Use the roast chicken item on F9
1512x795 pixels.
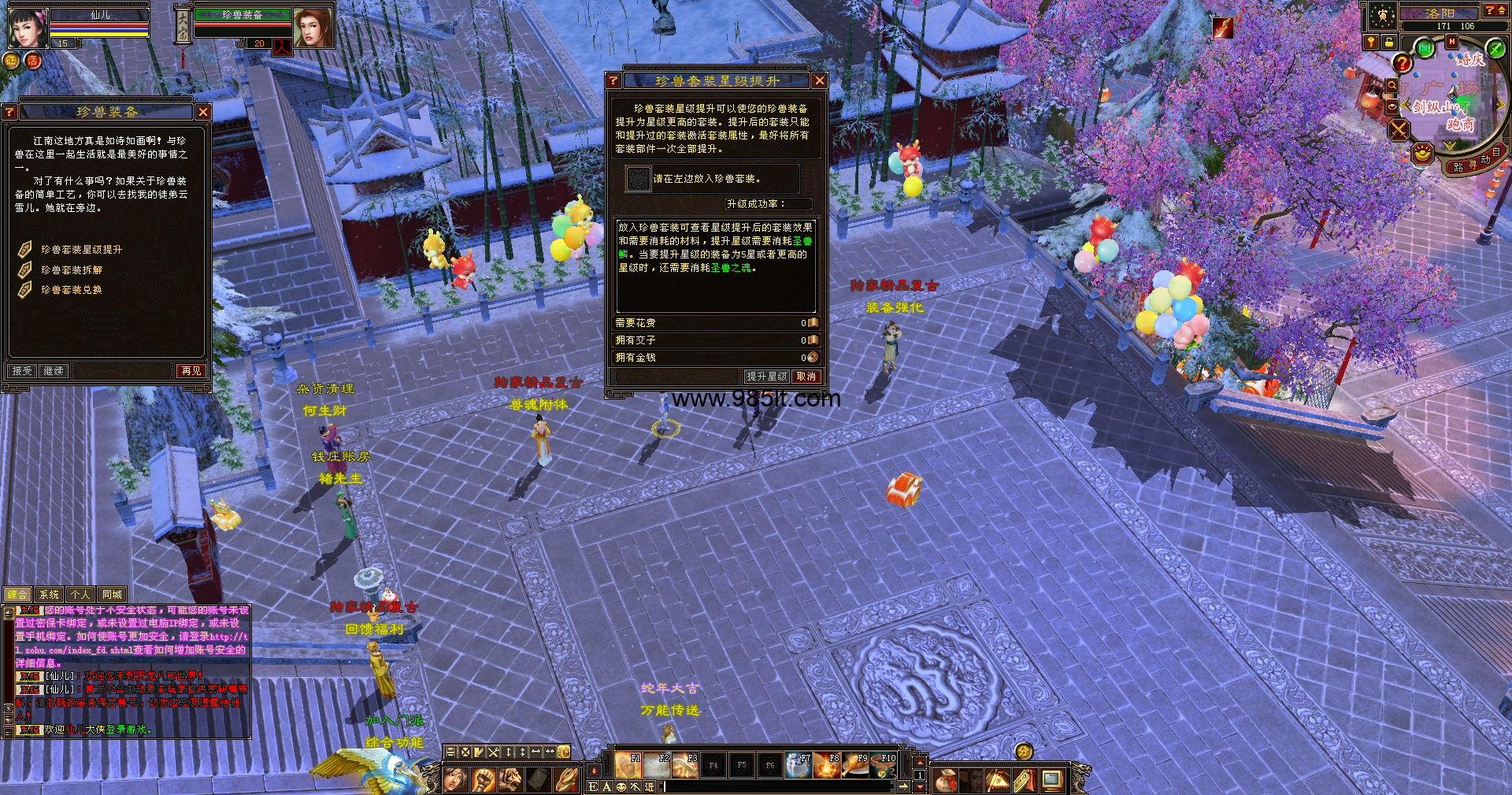[x=855, y=765]
